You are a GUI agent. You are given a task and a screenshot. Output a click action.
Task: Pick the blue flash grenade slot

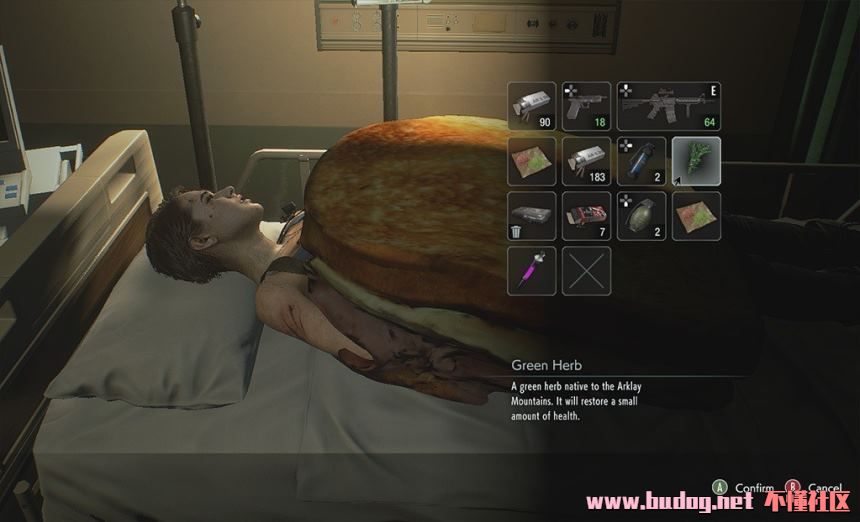tap(641, 161)
